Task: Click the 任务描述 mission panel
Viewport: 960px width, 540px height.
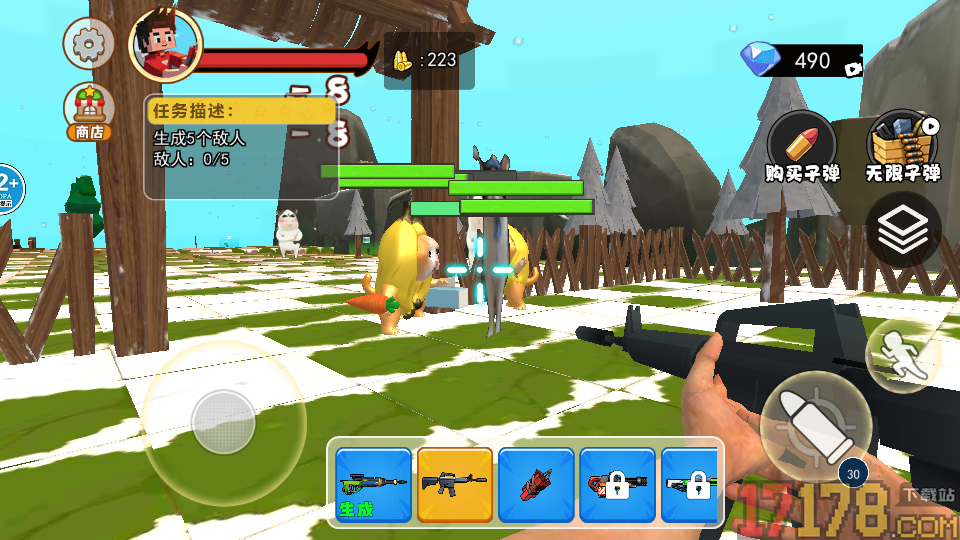Action: (240, 147)
